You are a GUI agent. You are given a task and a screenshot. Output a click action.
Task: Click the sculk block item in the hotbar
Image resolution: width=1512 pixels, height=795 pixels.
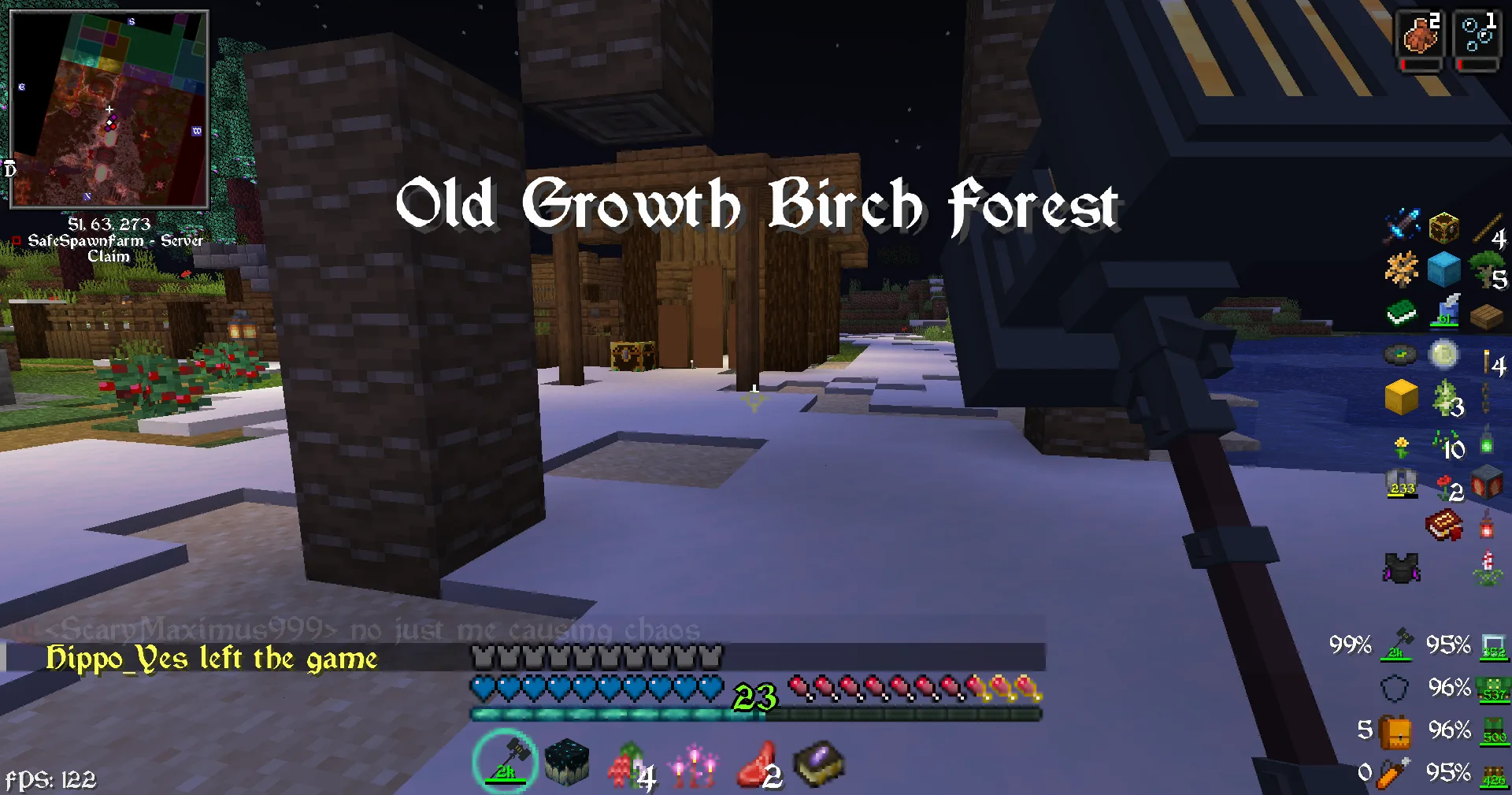tap(567, 763)
